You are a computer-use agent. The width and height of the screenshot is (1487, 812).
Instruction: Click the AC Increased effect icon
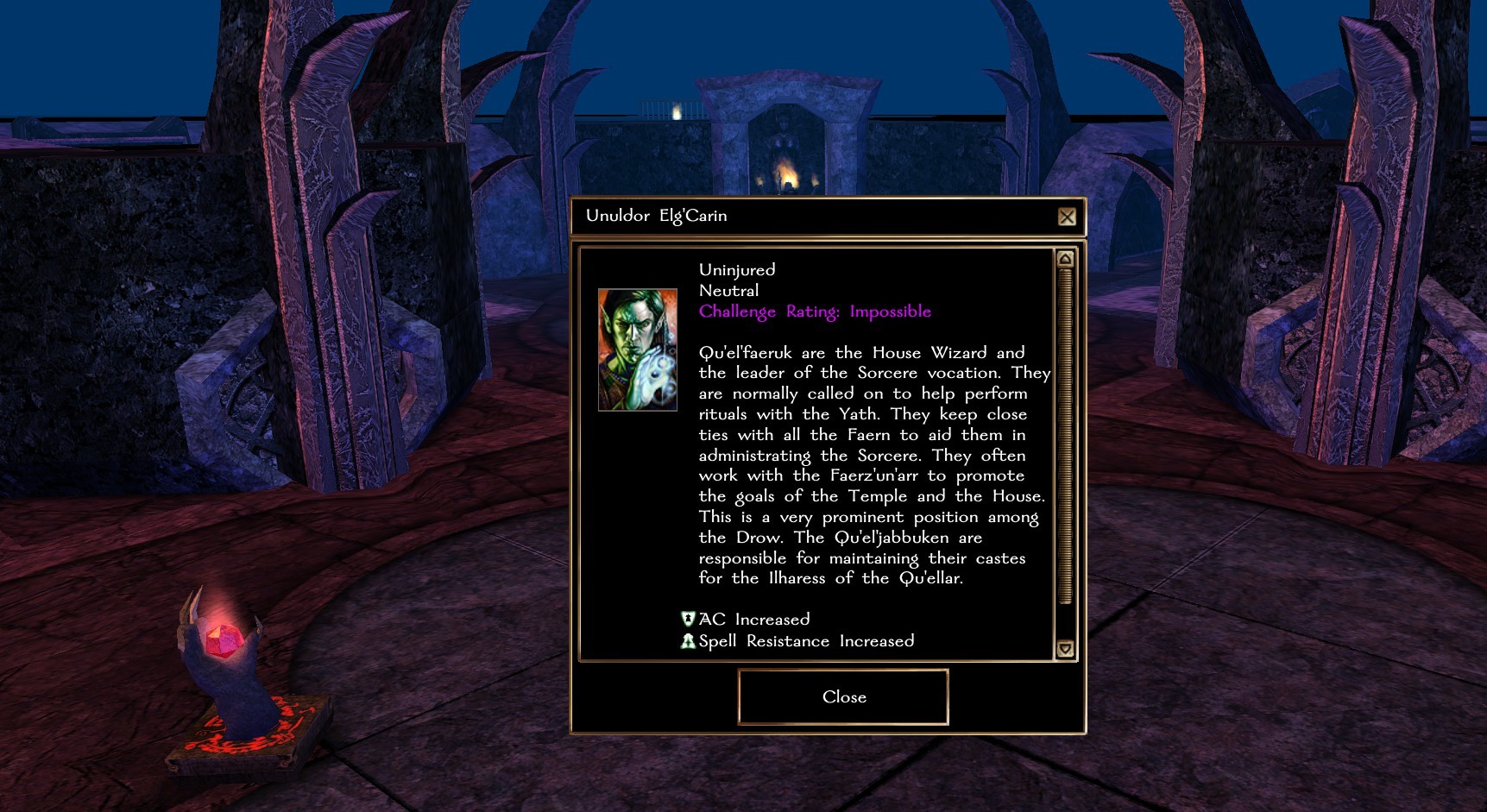pos(688,619)
